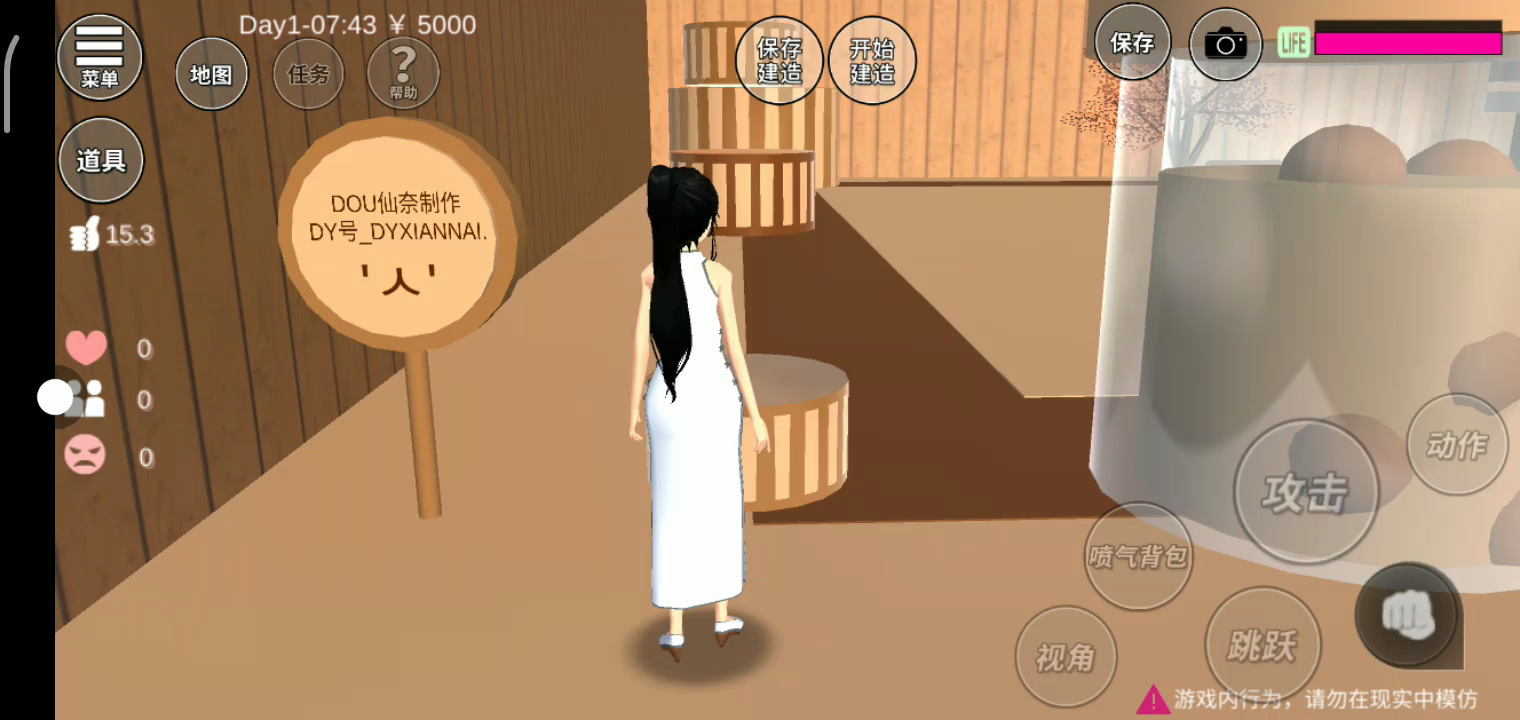Image resolution: width=1520 pixels, height=720 pixels.
Task: Click the thumbs-up rating icon
Action: 85,235
